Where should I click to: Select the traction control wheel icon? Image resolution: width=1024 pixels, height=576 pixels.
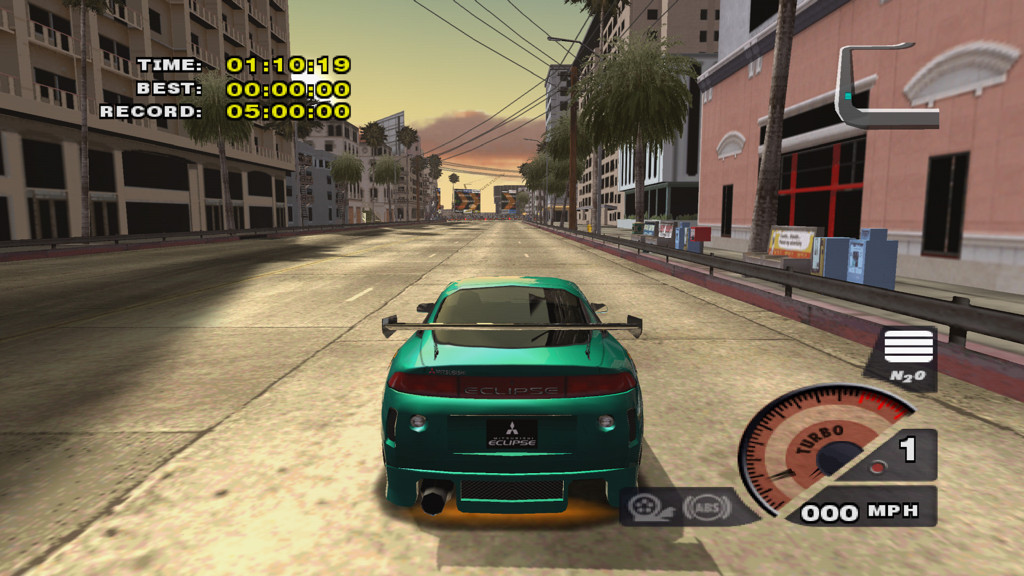pos(645,508)
